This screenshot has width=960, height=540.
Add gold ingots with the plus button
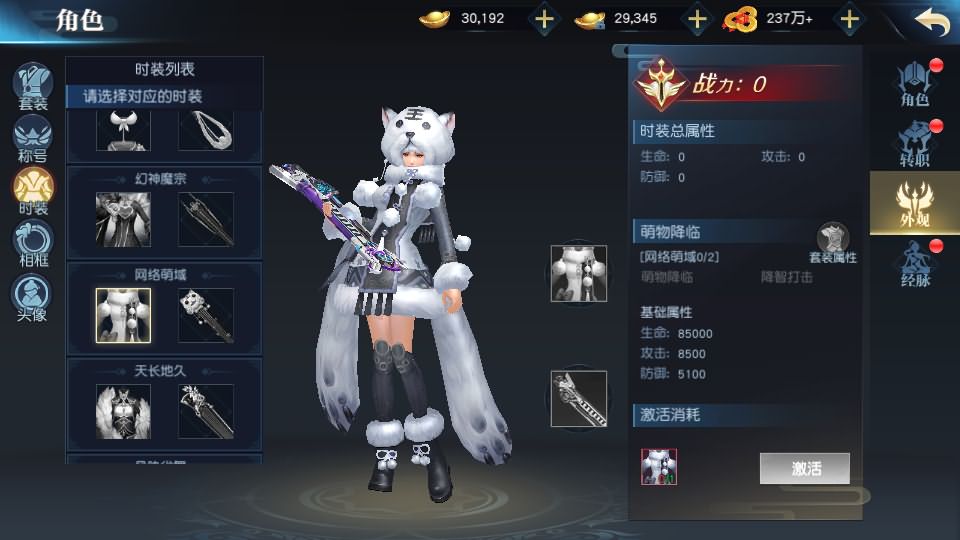point(544,19)
